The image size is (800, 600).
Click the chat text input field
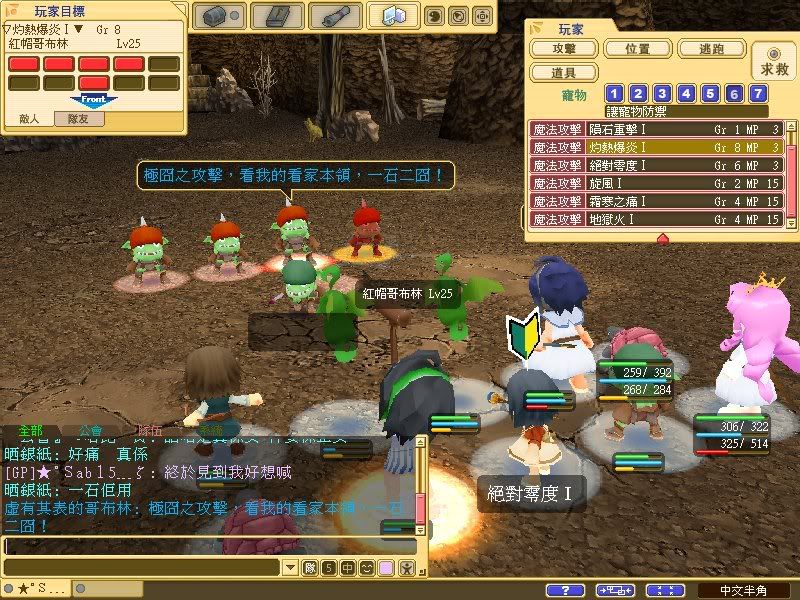(x=208, y=547)
